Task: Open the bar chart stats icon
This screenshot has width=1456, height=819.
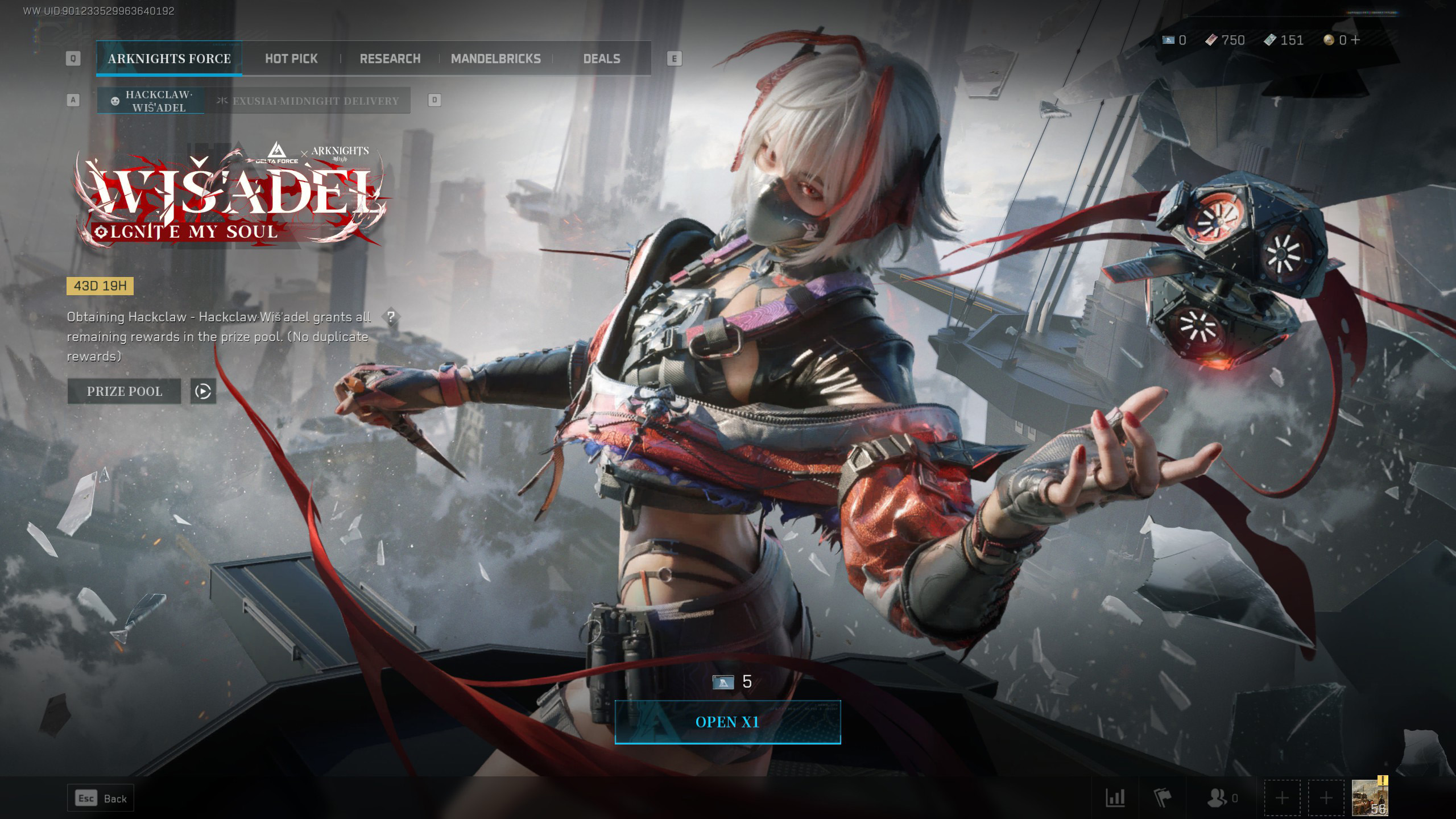Action: pyautogui.click(x=1115, y=798)
